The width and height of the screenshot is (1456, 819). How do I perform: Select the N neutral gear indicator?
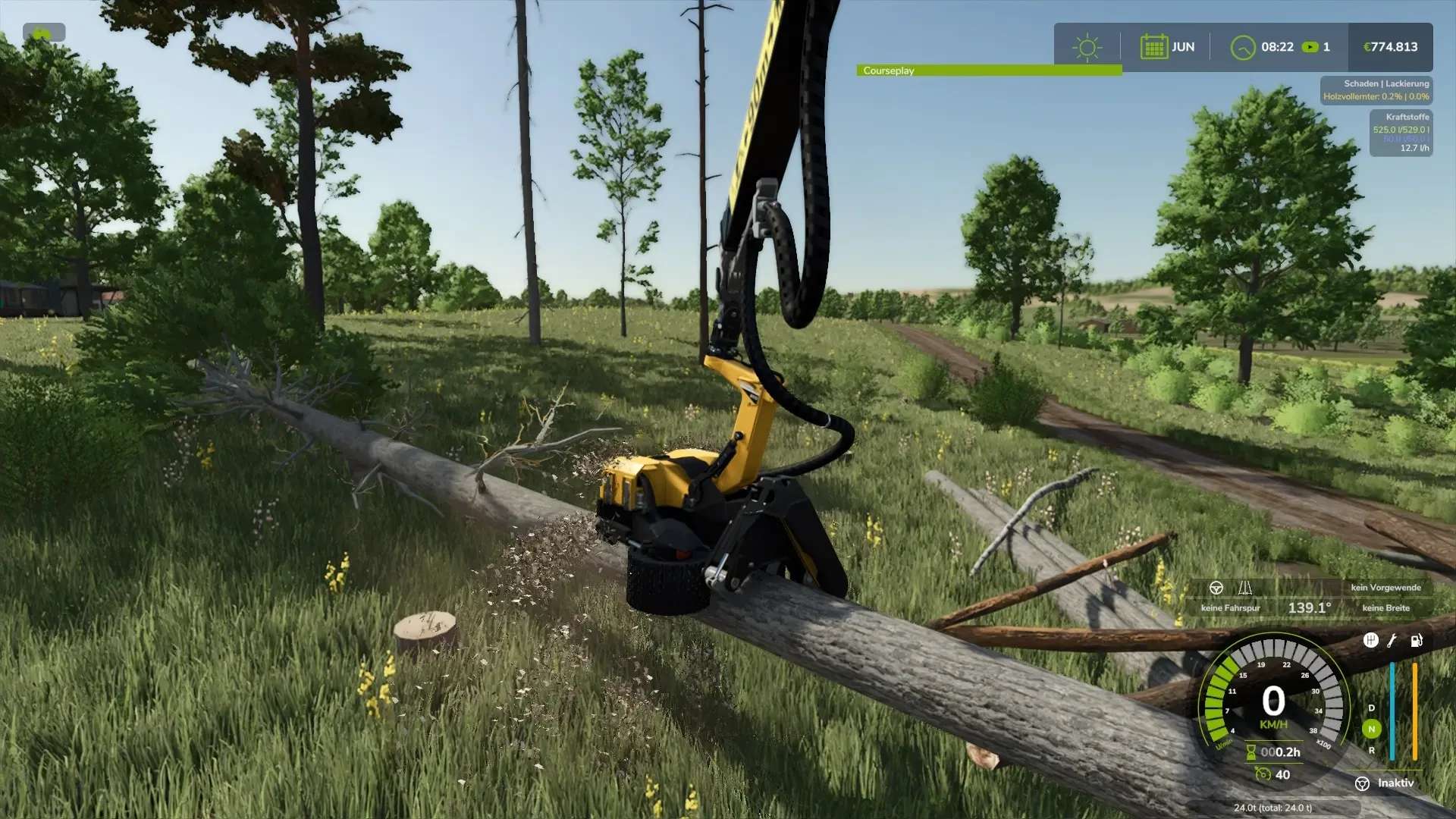tap(1371, 730)
